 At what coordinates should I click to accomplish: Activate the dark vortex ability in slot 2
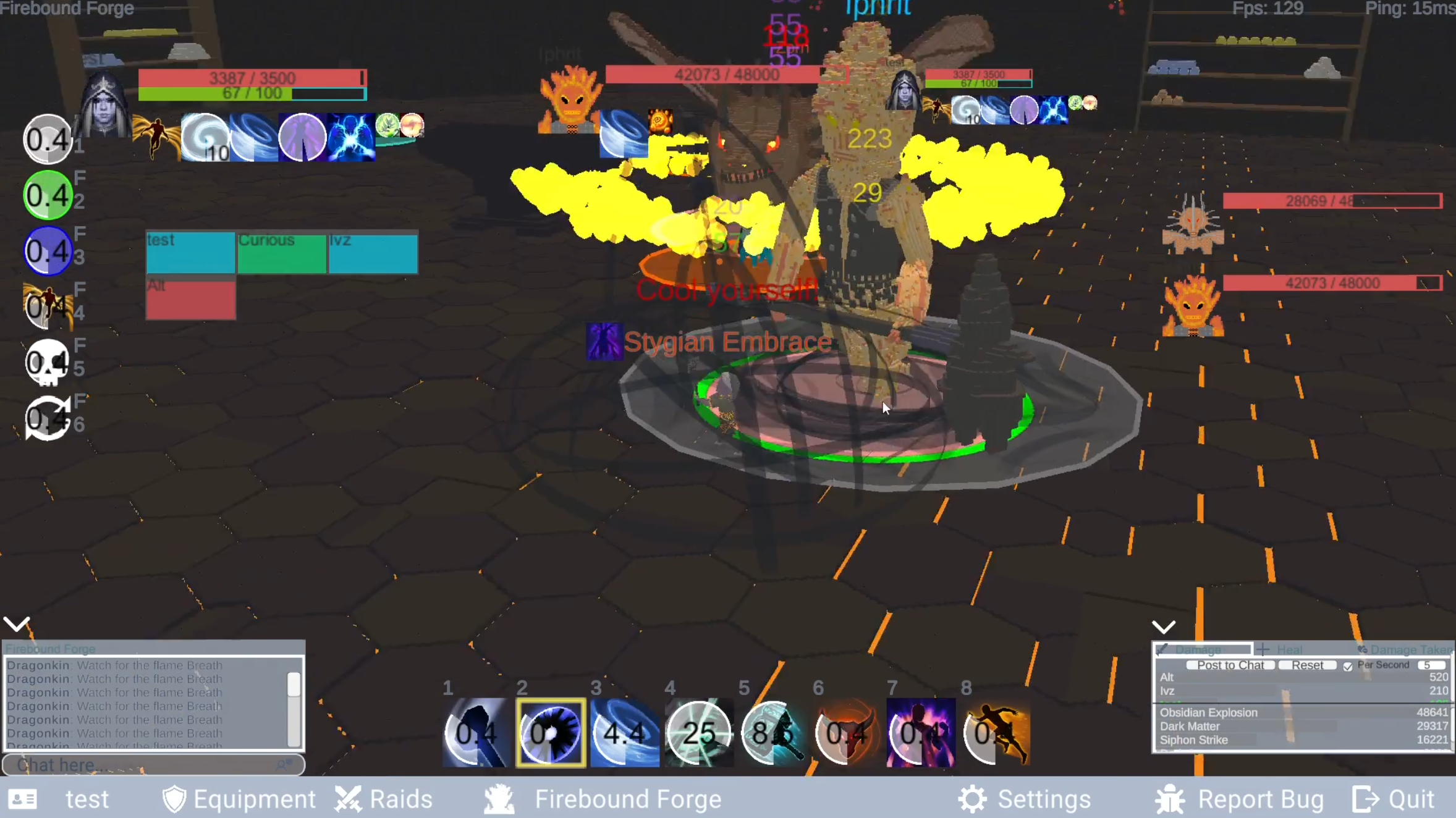[x=550, y=733]
